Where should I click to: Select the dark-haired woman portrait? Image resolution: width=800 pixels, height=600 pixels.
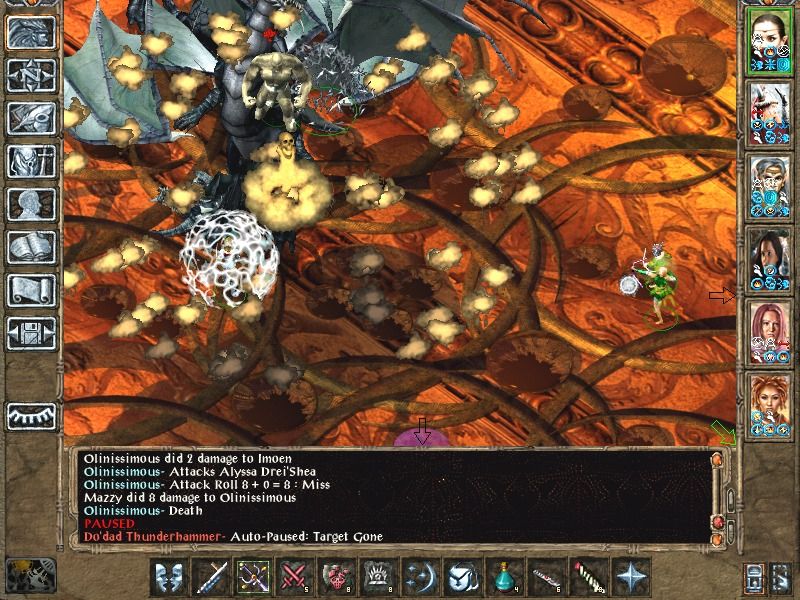(x=770, y=259)
